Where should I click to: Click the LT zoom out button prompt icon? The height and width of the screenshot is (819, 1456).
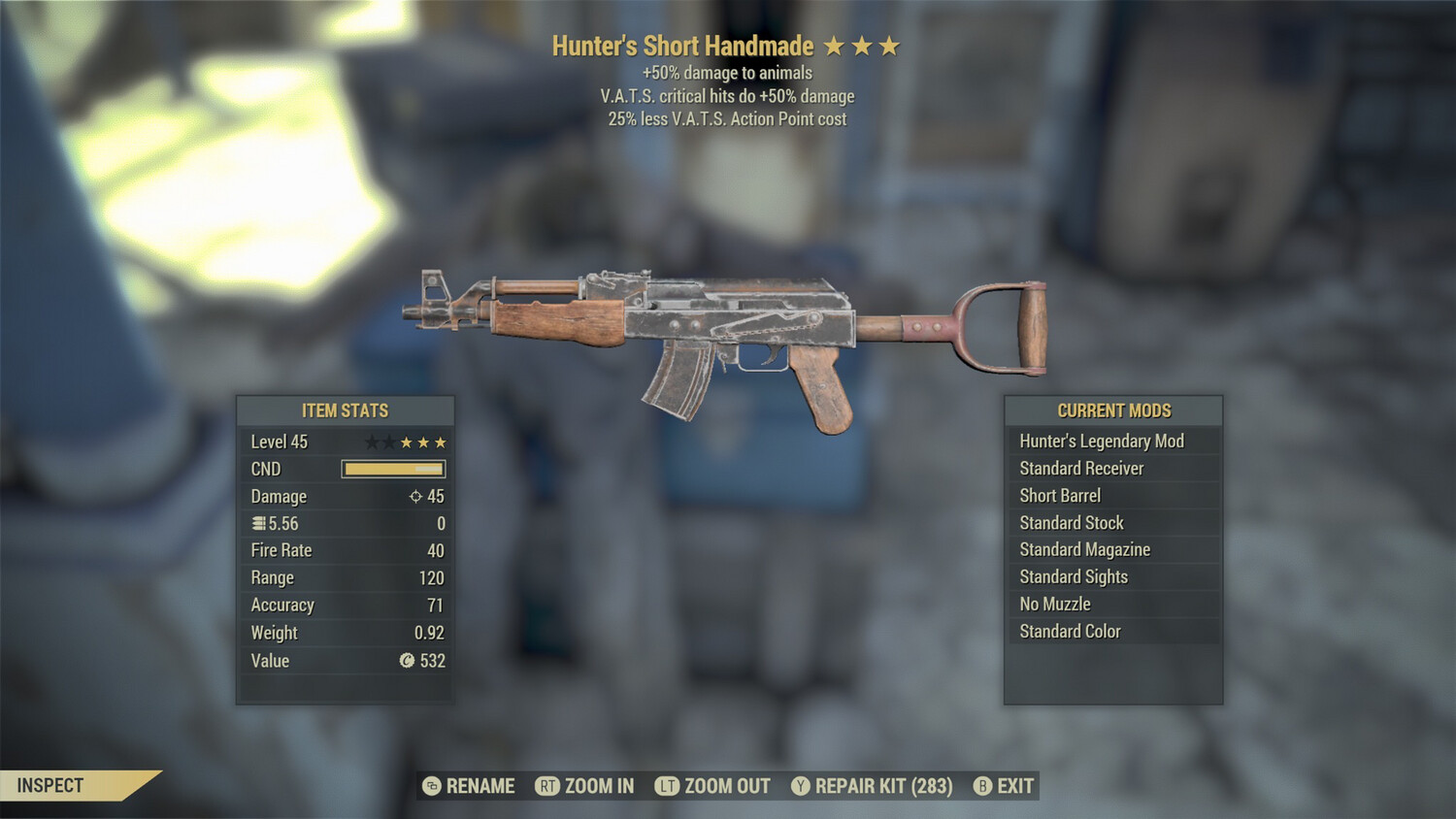coord(669,786)
